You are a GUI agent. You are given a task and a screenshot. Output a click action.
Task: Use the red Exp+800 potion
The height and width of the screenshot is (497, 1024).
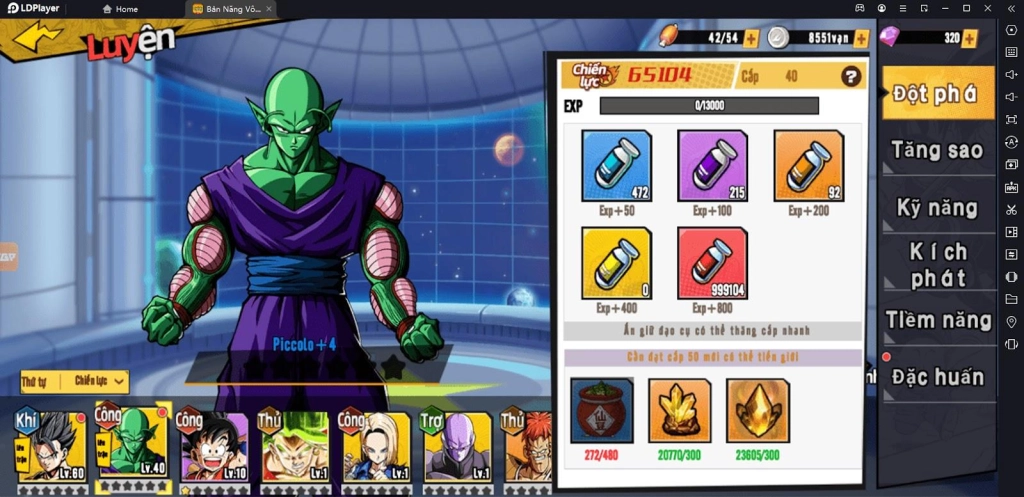click(x=712, y=262)
